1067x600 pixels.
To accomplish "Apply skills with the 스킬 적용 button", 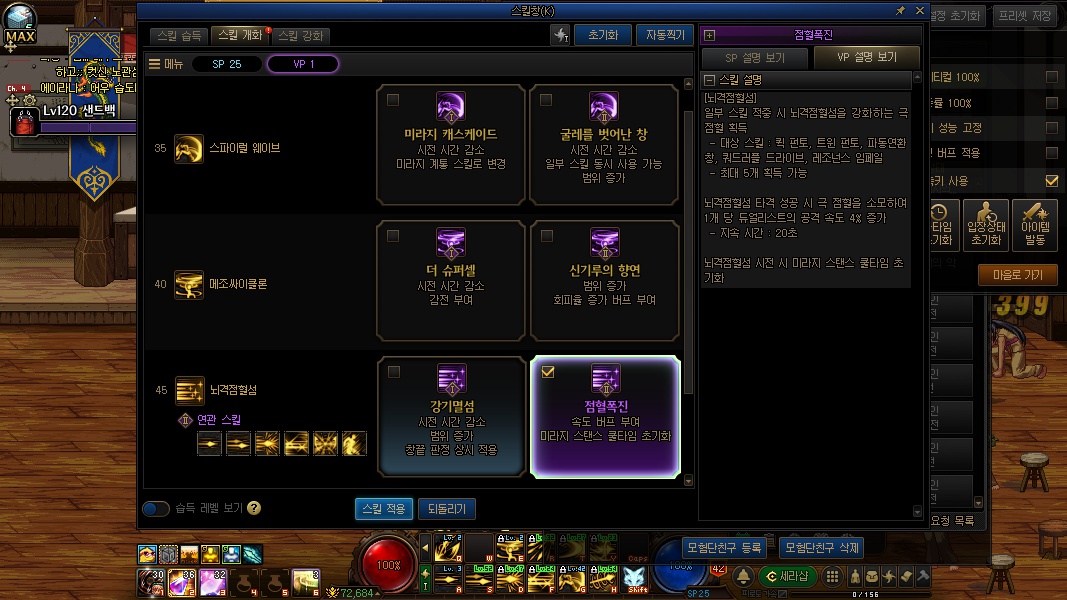I will tap(383, 509).
